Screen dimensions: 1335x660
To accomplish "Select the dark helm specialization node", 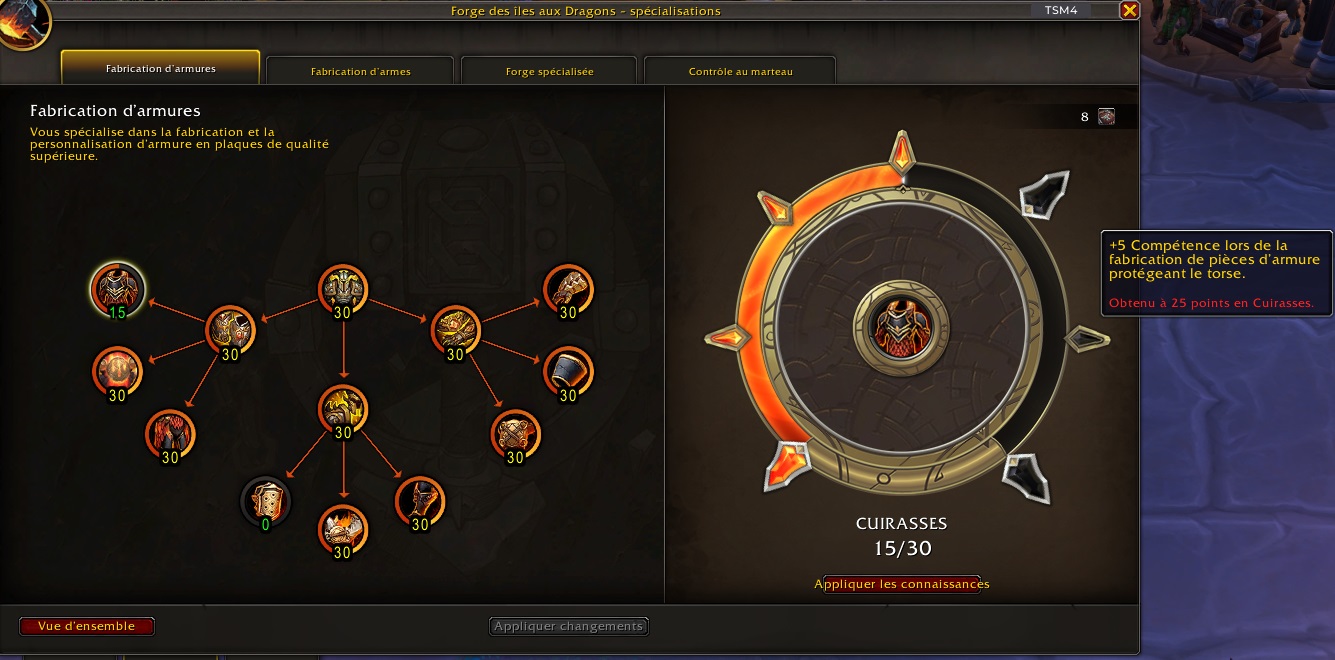I will (x=419, y=501).
